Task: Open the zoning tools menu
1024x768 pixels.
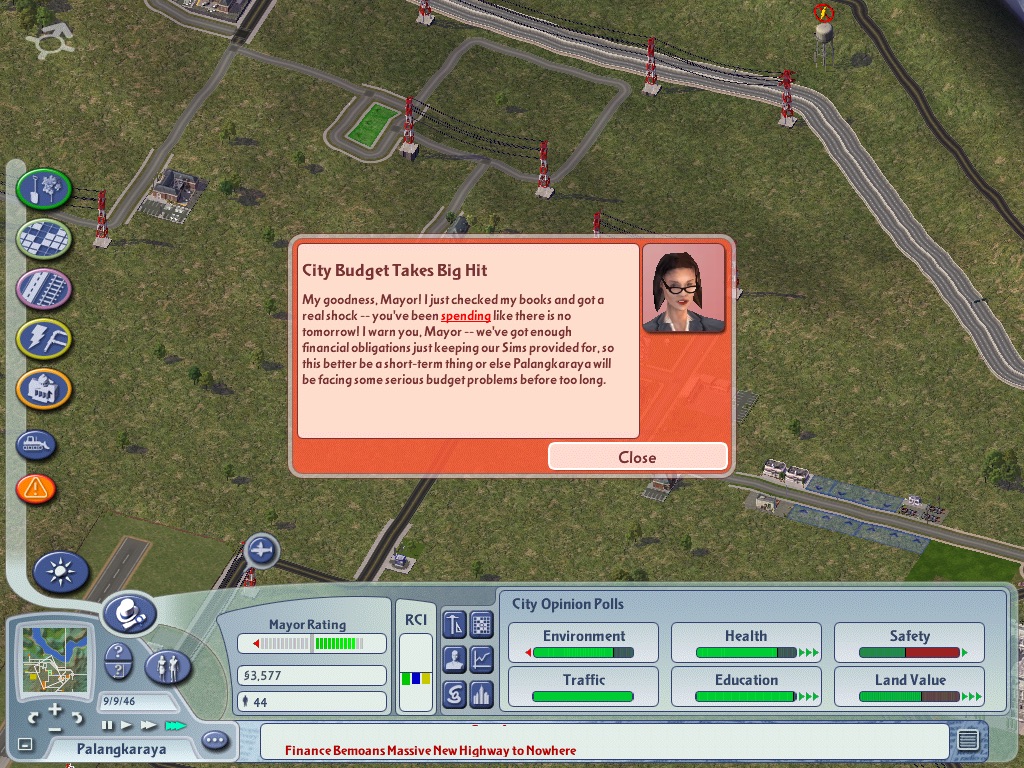Action: (44, 238)
